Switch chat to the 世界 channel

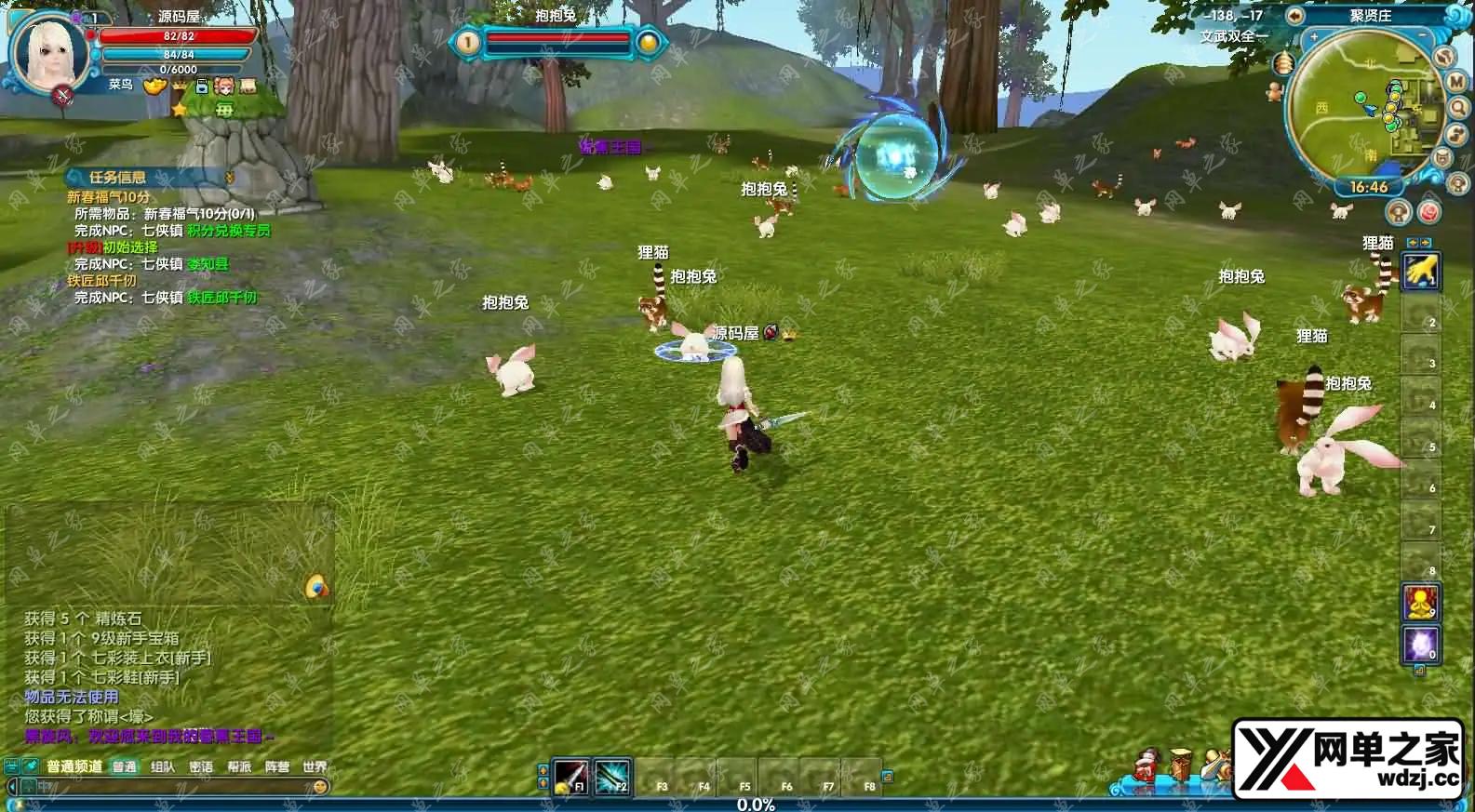pyautogui.click(x=315, y=767)
